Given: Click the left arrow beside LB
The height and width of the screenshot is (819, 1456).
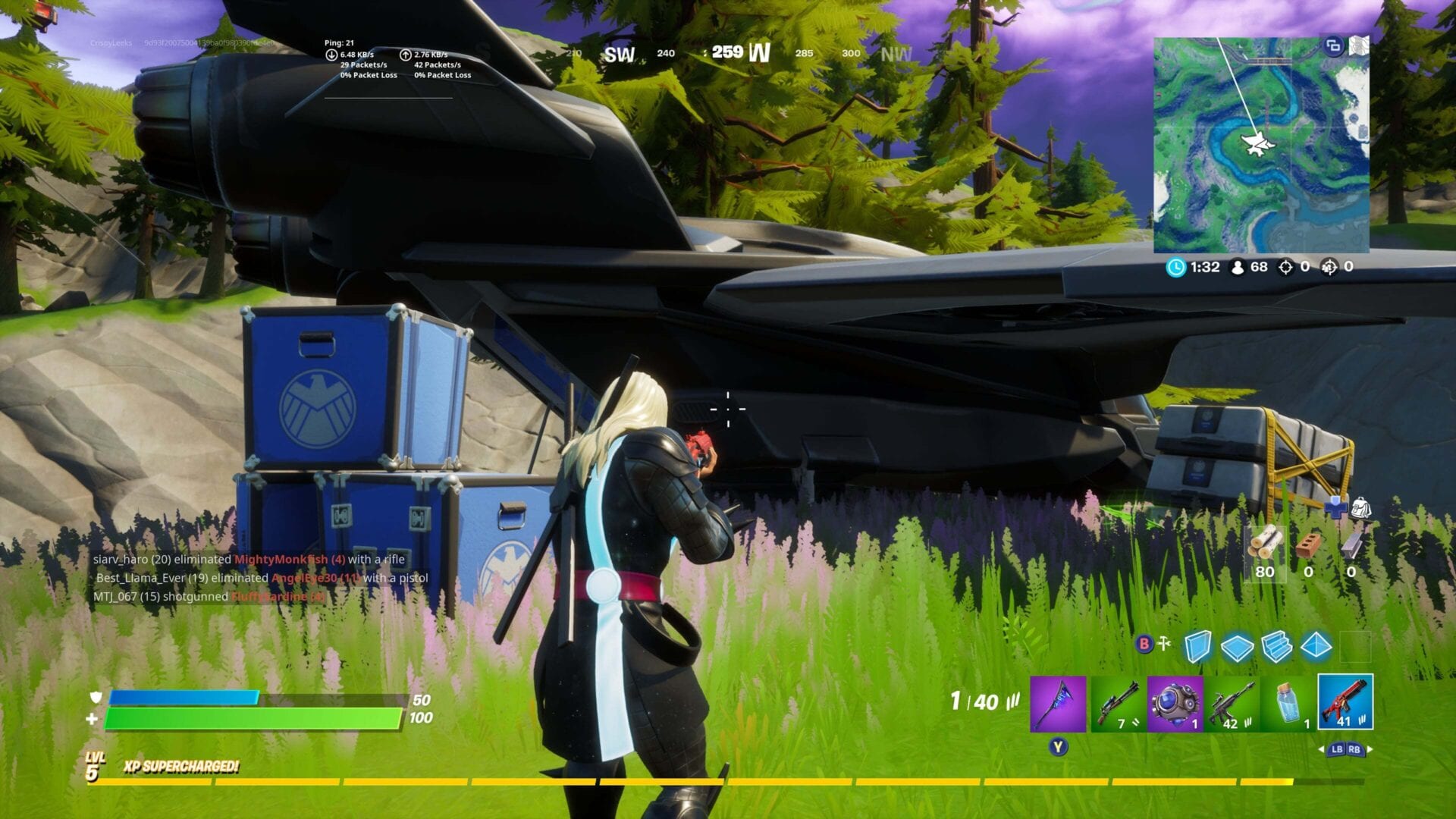Looking at the screenshot, I should coord(1323,750).
